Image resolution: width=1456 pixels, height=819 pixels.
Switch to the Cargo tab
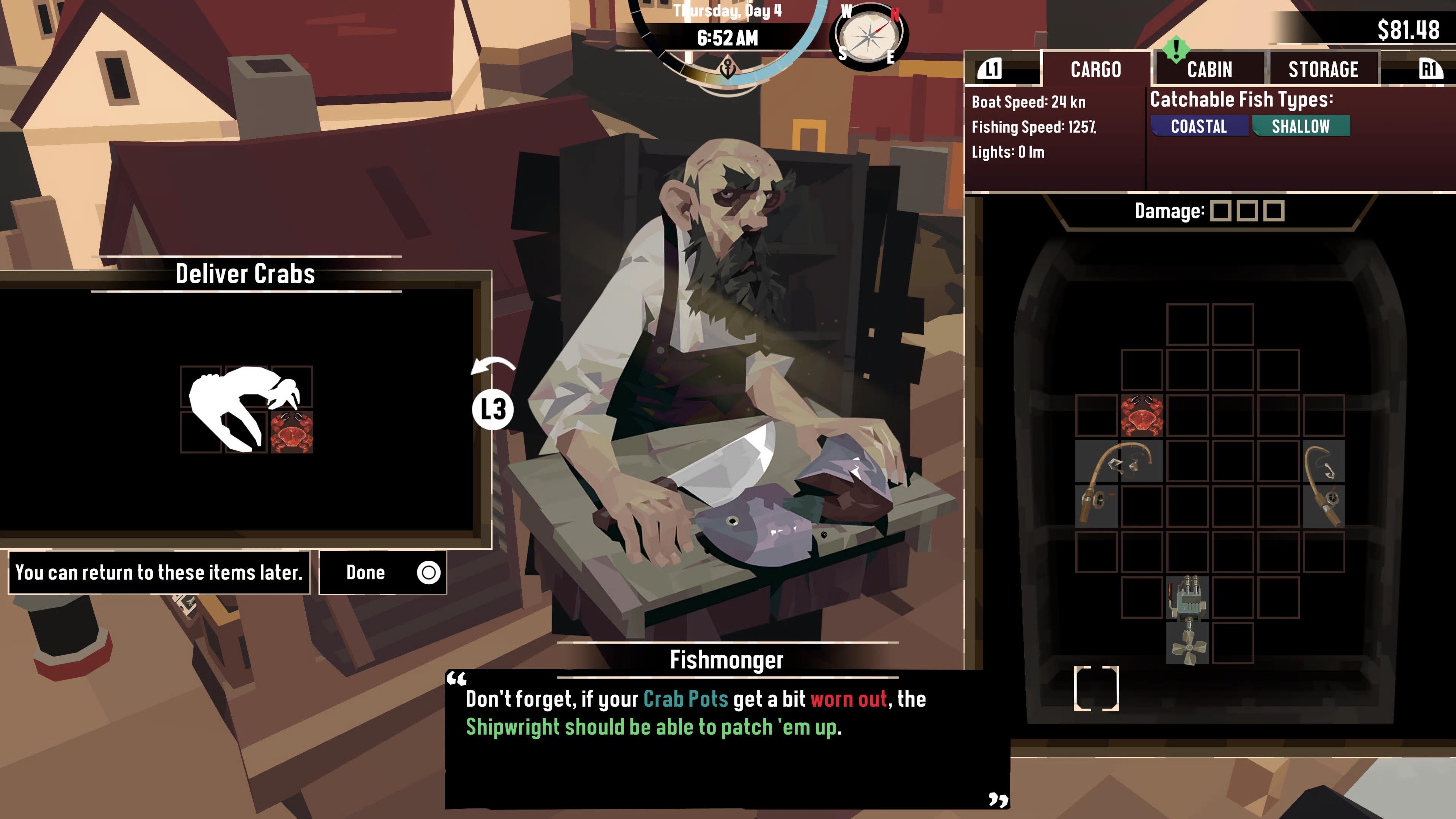pyautogui.click(x=1095, y=69)
